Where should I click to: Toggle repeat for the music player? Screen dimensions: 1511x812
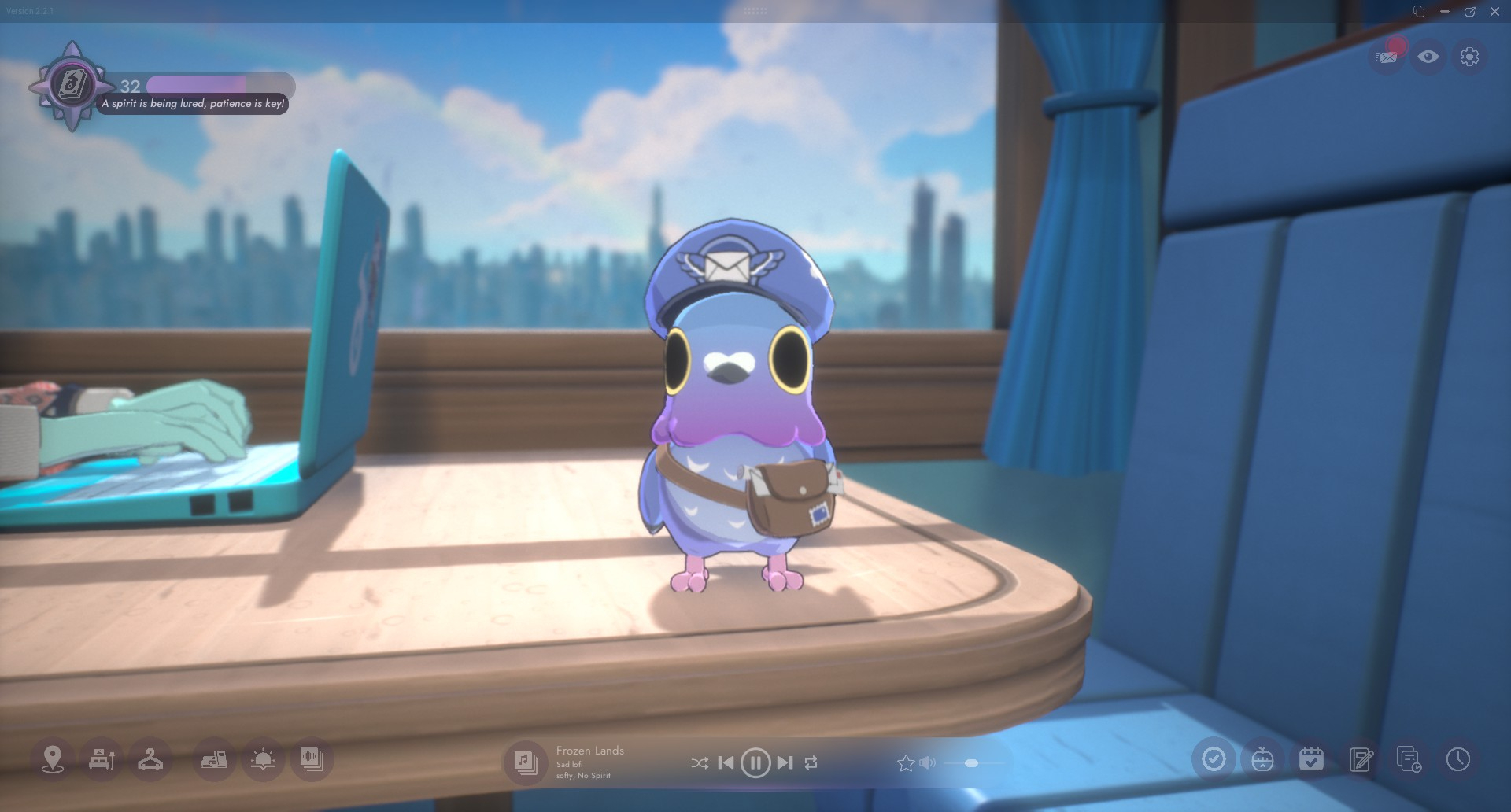point(811,762)
